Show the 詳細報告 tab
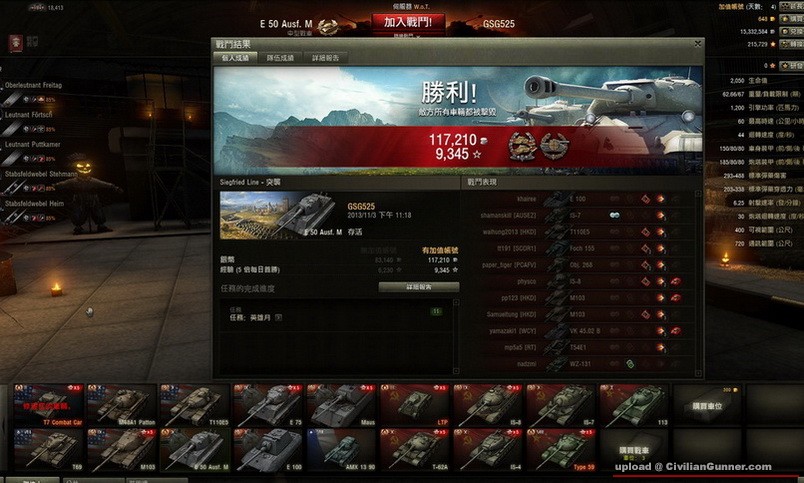Screen dimensions: 804x483 [325, 58]
